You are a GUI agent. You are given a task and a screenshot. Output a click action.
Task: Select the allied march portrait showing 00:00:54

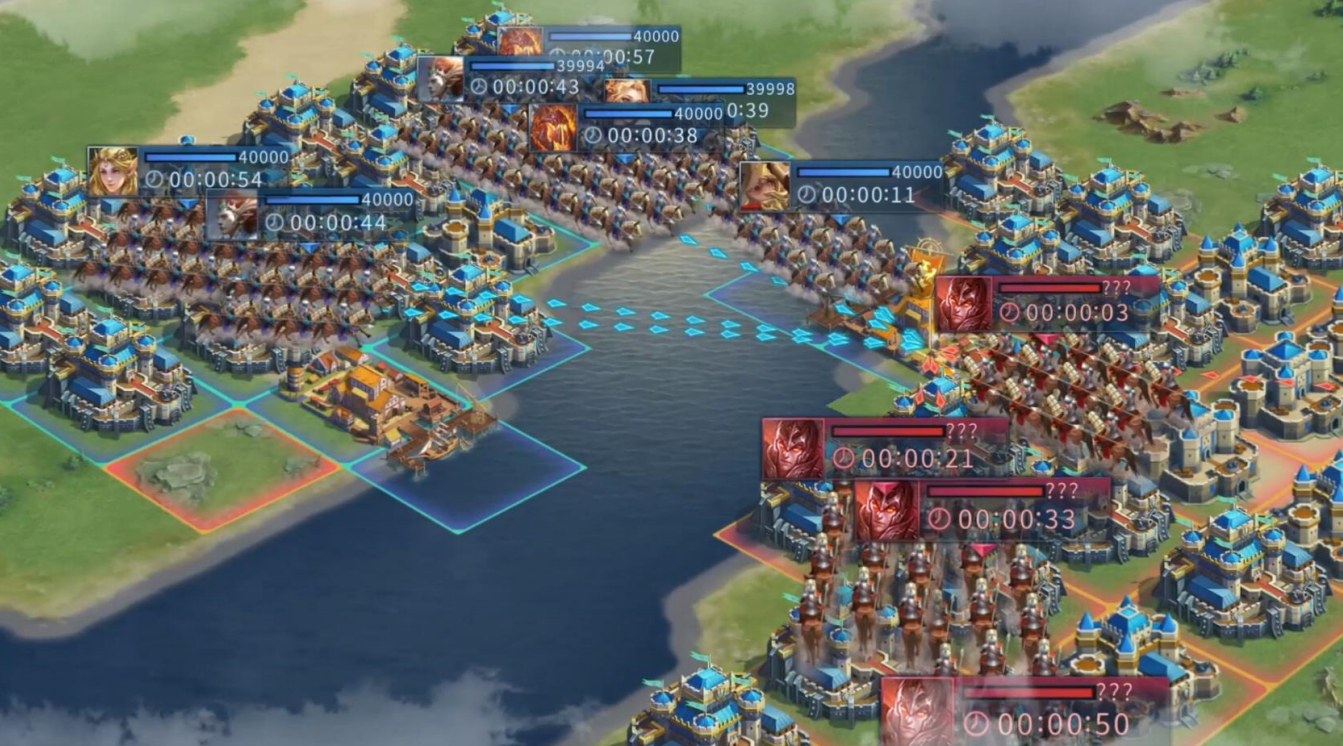113,171
